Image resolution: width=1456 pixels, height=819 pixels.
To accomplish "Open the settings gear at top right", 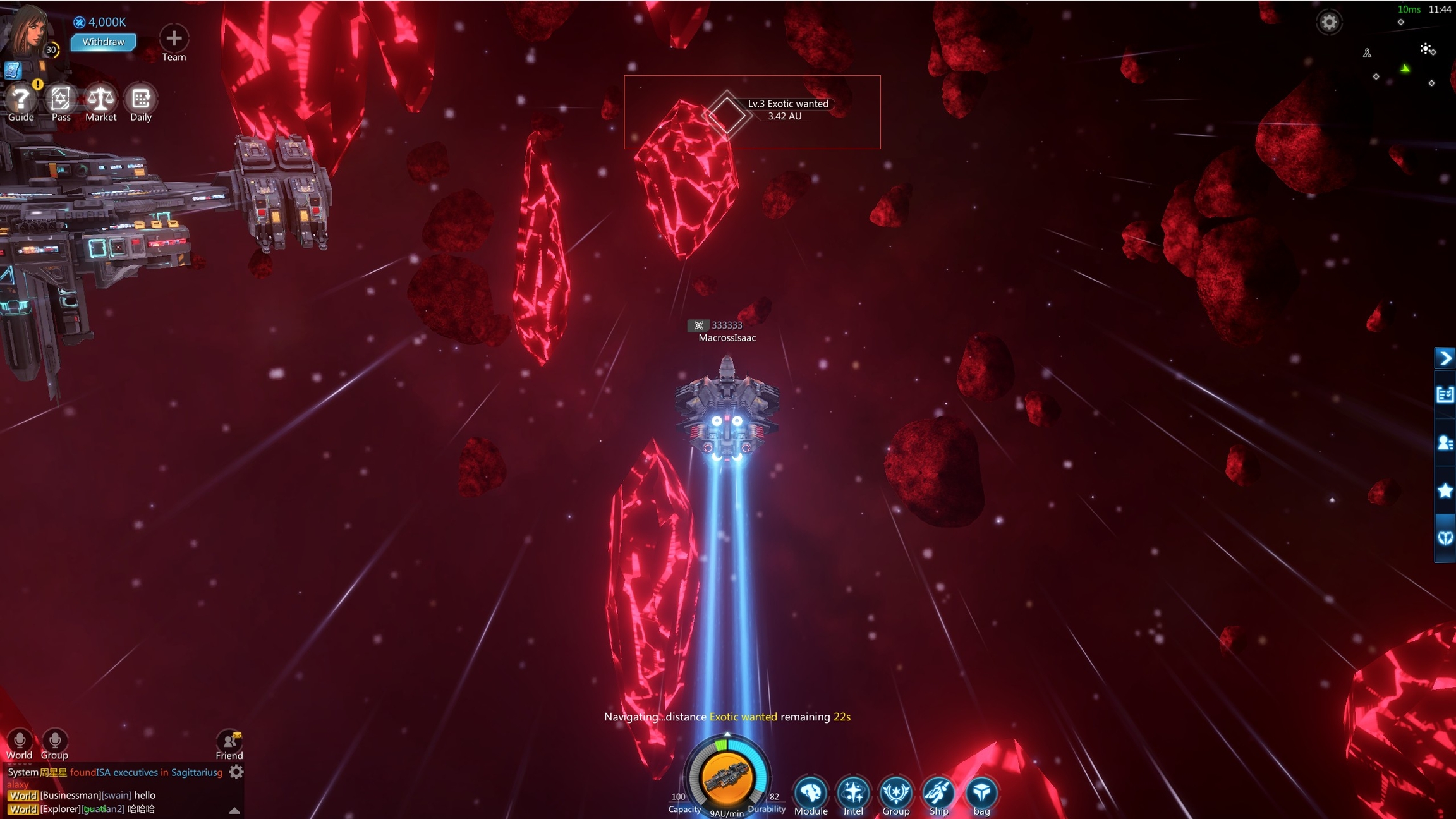I will (x=1328, y=22).
